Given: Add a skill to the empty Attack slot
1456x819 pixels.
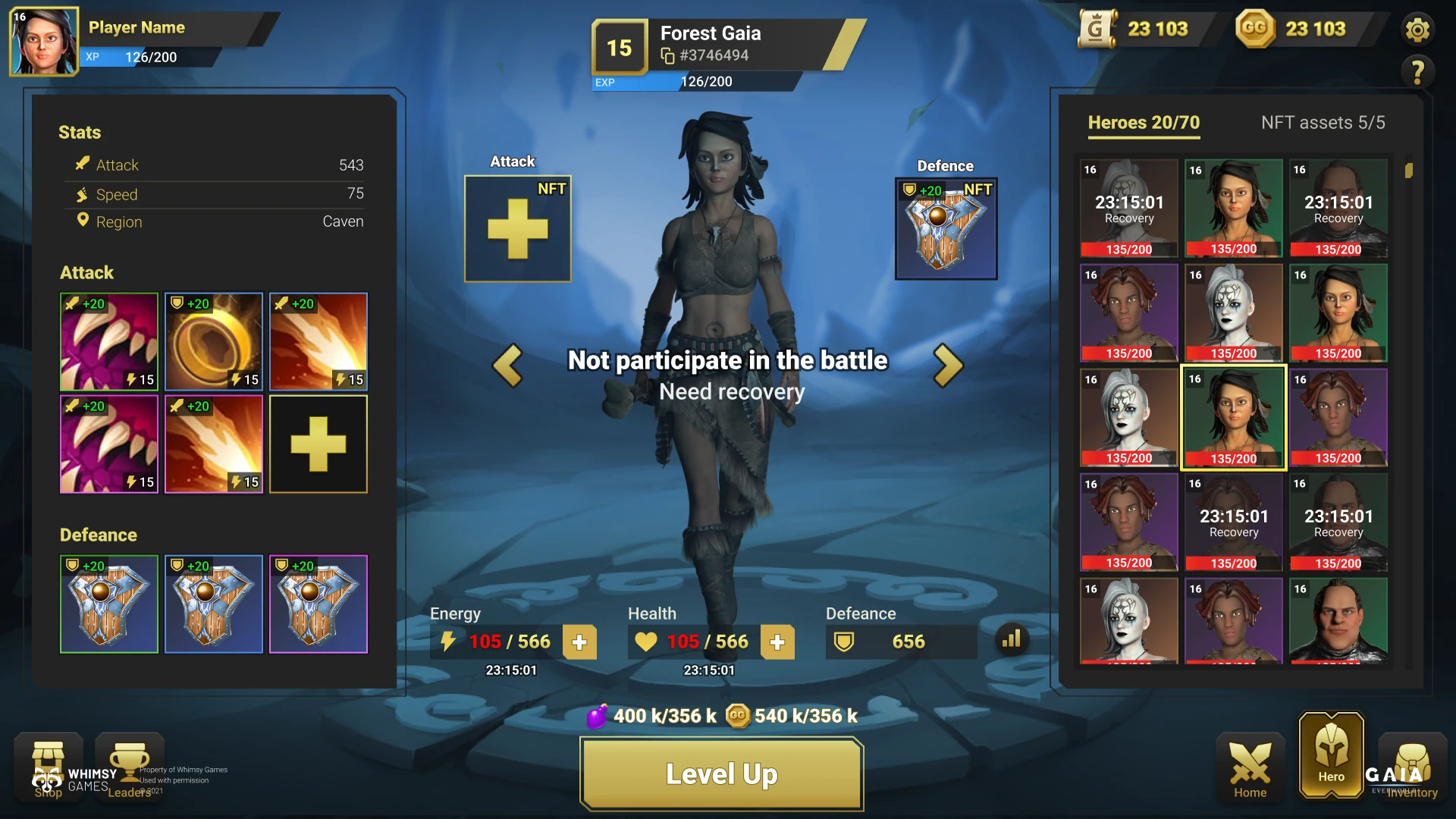Looking at the screenshot, I should (318, 444).
